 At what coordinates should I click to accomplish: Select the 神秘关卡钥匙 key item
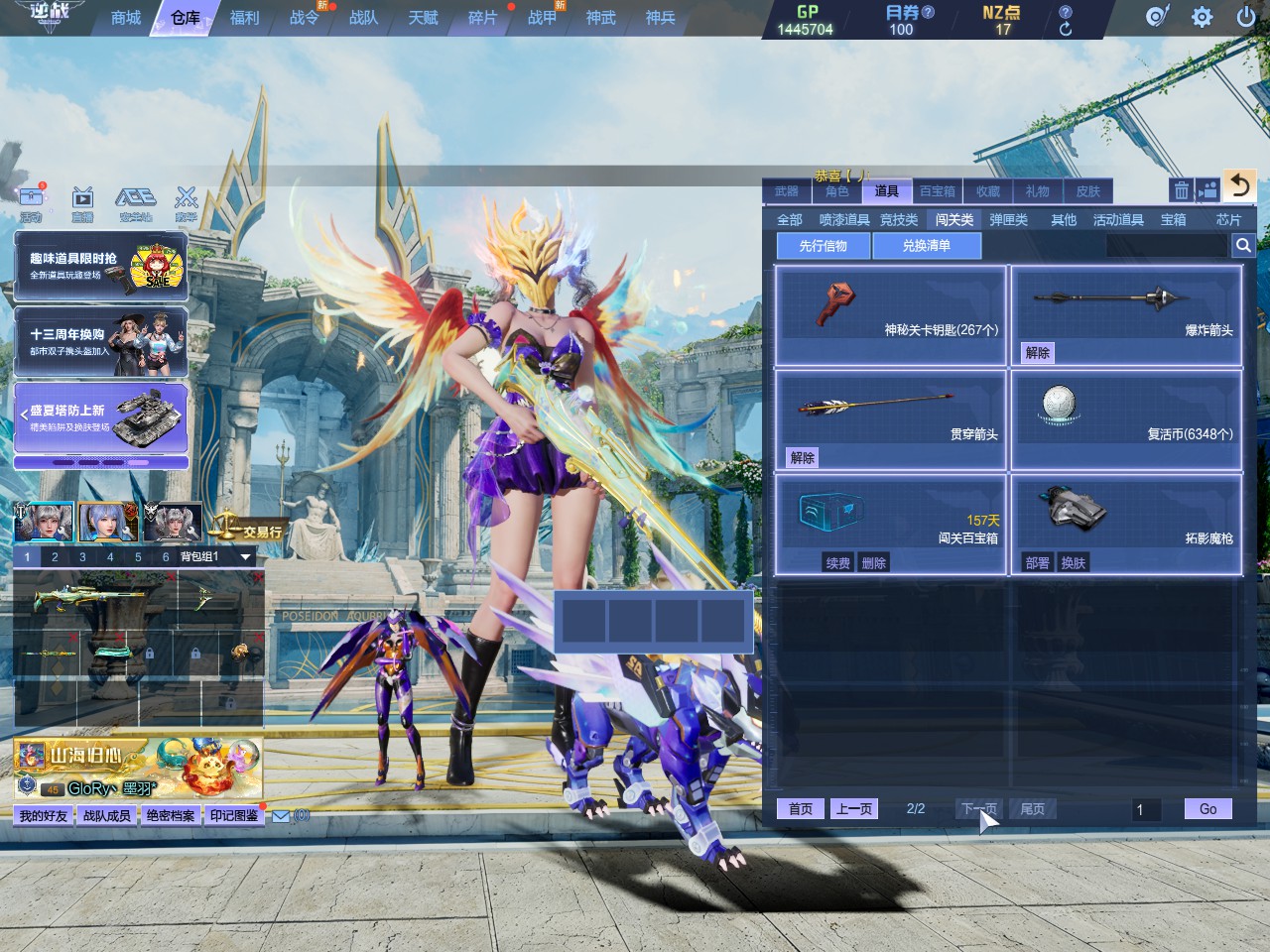(890, 314)
